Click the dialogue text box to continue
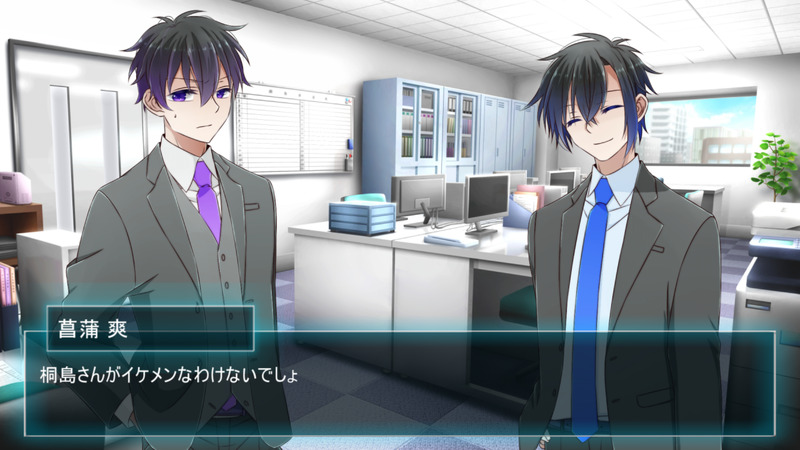Viewport: 800px width, 450px height. [400, 385]
